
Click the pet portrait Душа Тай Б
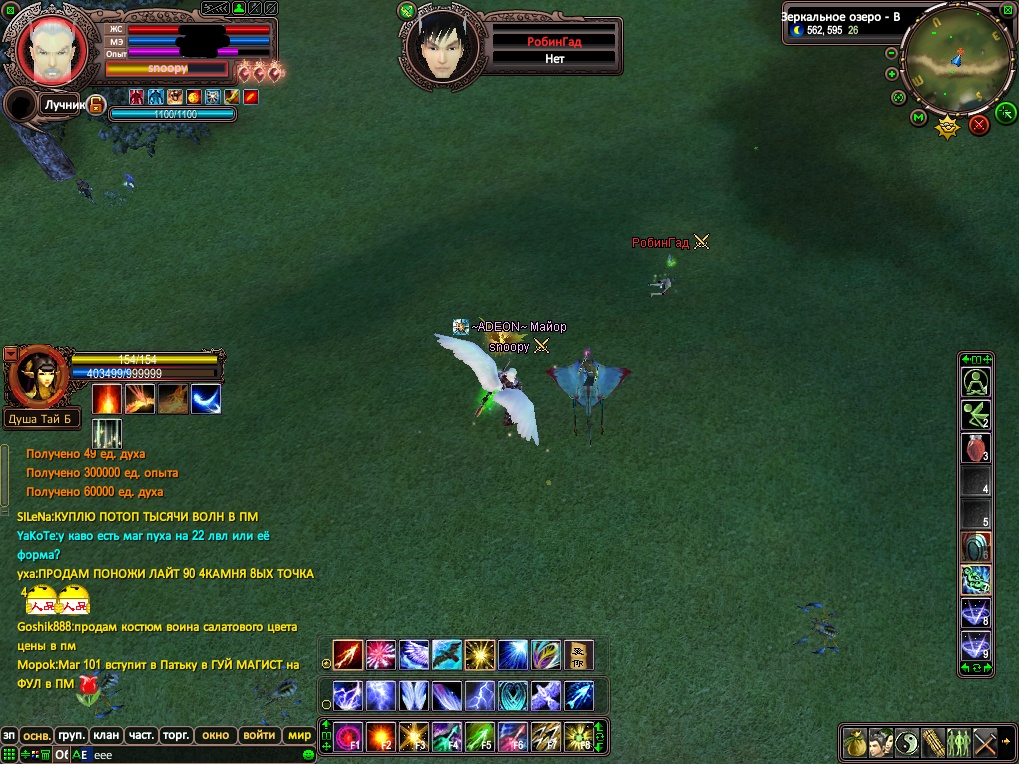(x=39, y=376)
